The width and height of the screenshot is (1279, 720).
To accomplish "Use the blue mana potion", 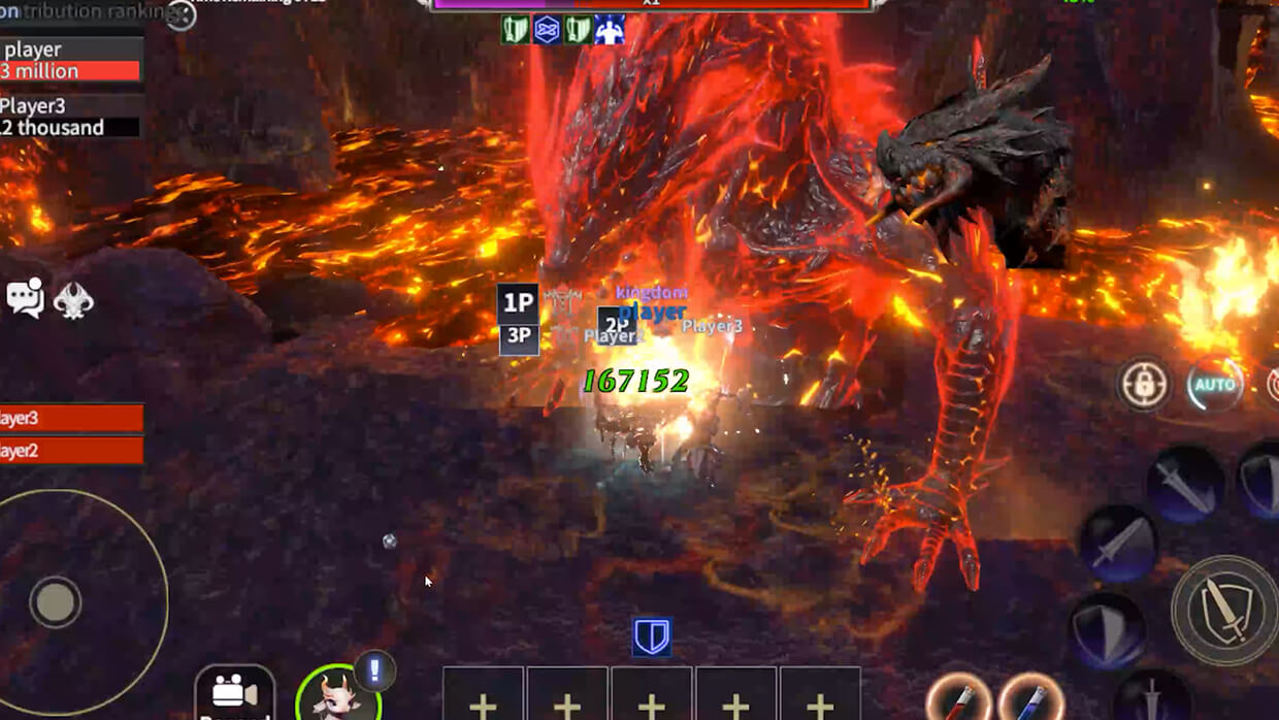I will [1031, 699].
